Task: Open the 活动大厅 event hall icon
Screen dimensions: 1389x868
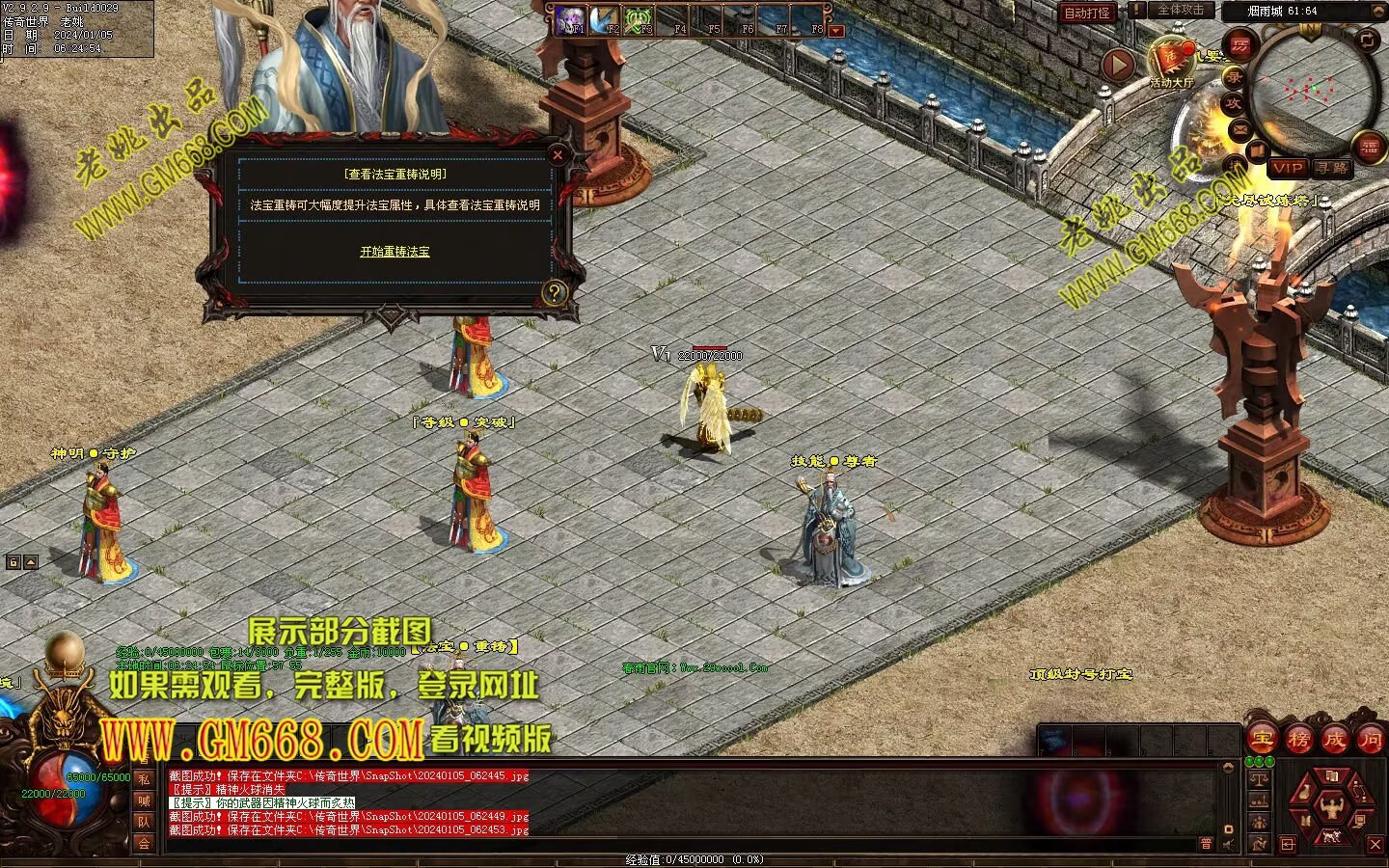Action: (1171, 62)
